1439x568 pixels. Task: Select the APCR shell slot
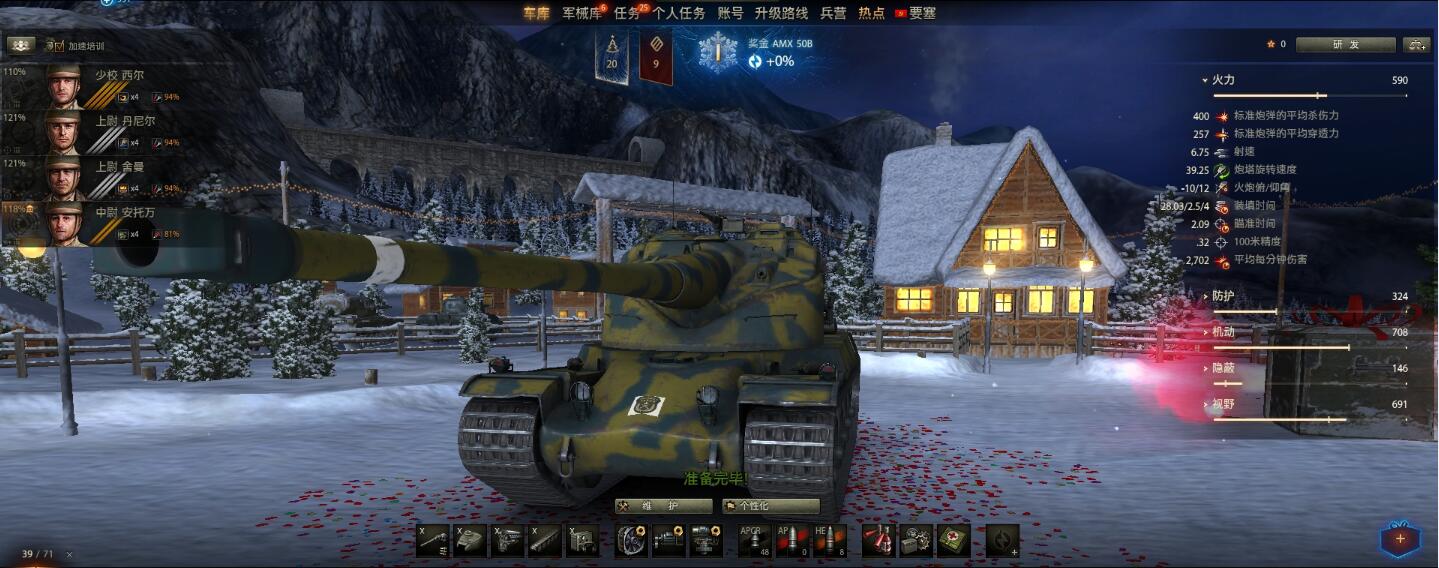tap(755, 540)
